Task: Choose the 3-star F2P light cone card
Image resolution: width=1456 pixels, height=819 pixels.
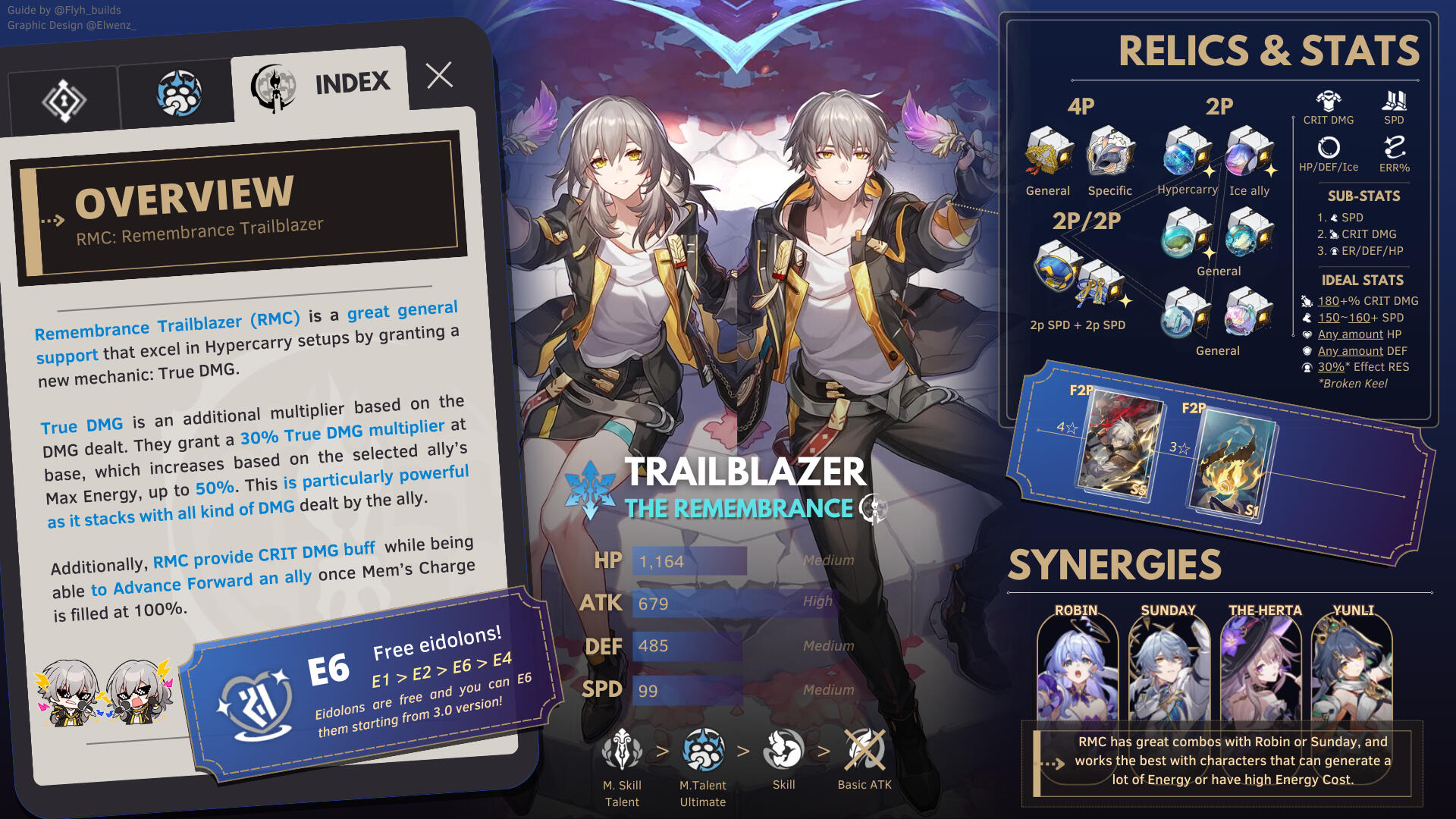Action: coord(1230,464)
